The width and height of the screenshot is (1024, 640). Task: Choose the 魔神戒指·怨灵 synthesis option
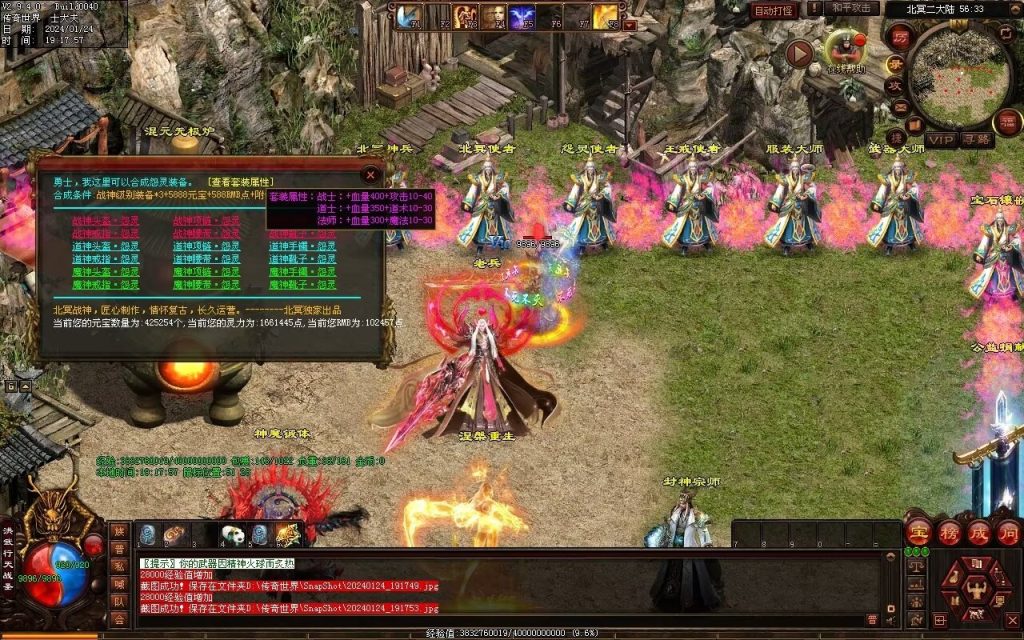tap(106, 284)
